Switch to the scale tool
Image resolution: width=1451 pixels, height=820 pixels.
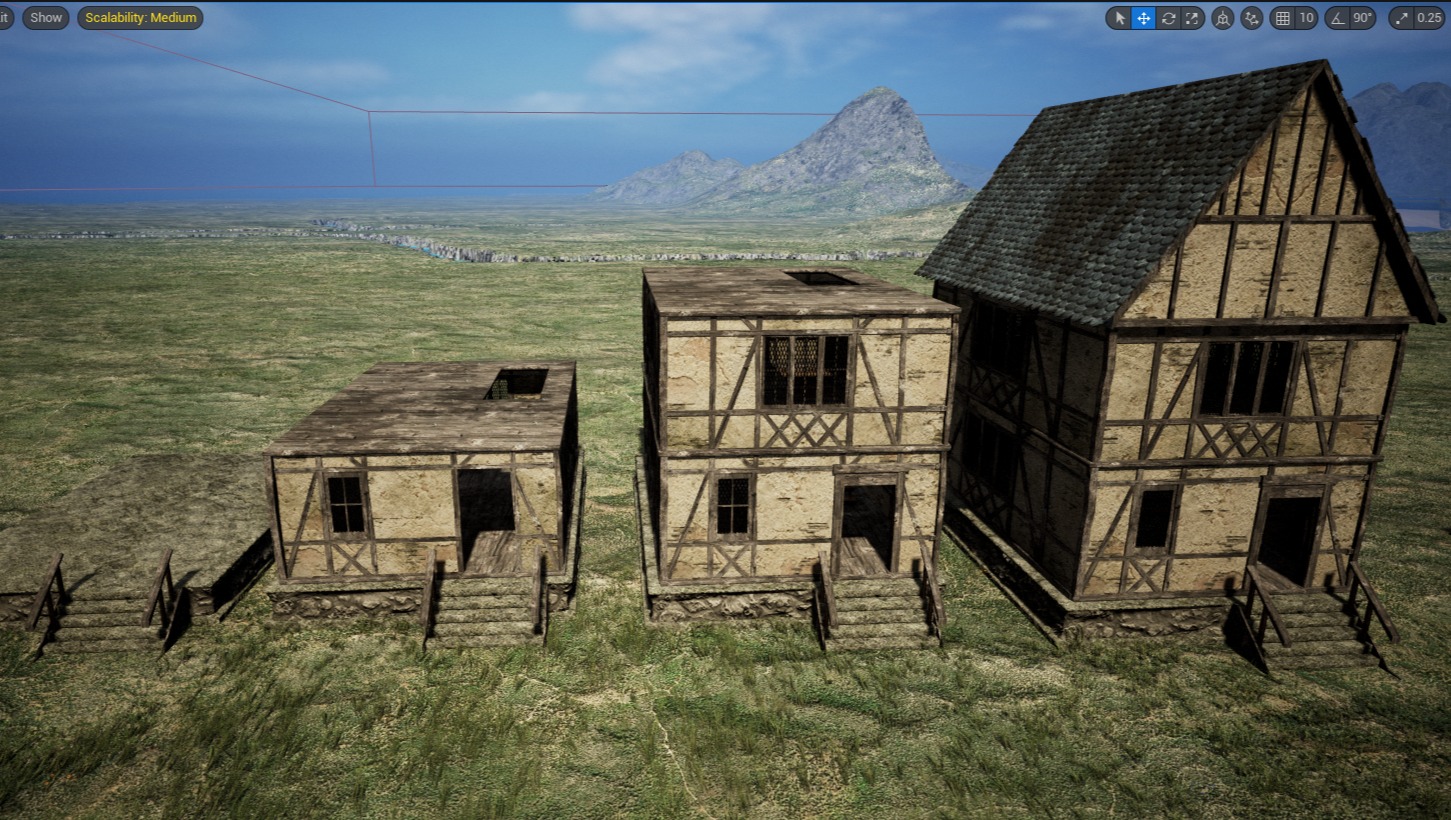click(1191, 18)
